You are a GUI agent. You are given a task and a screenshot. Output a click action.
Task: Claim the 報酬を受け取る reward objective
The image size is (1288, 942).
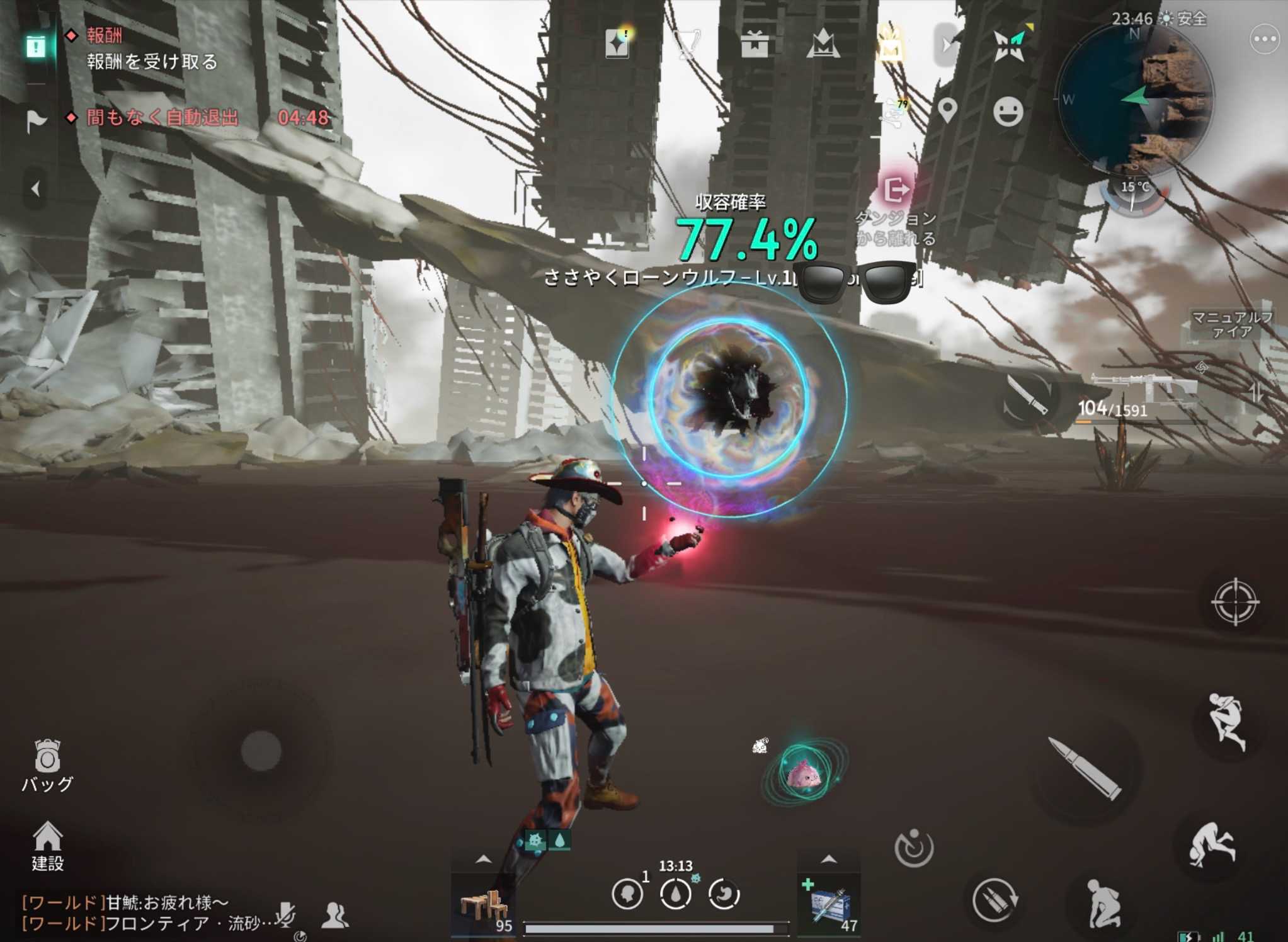pyautogui.click(x=152, y=61)
